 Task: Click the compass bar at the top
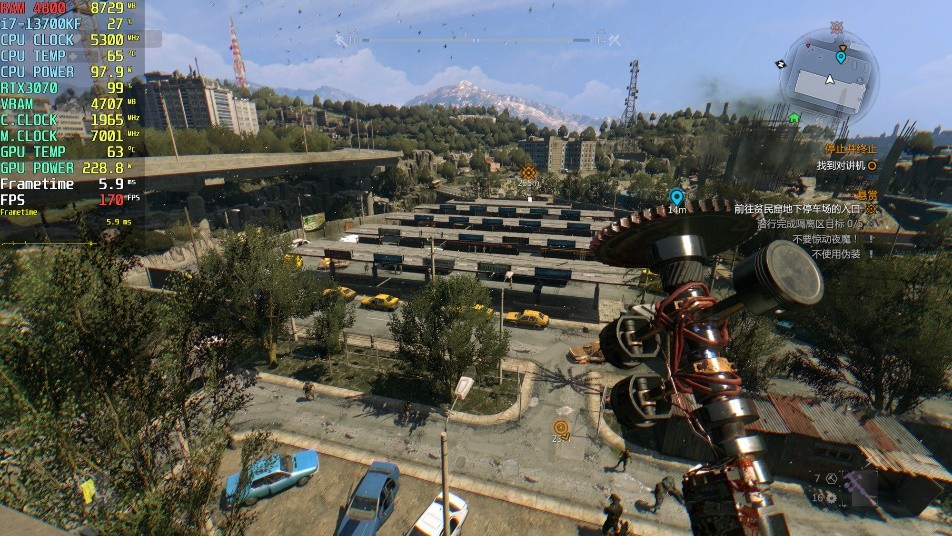(477, 40)
